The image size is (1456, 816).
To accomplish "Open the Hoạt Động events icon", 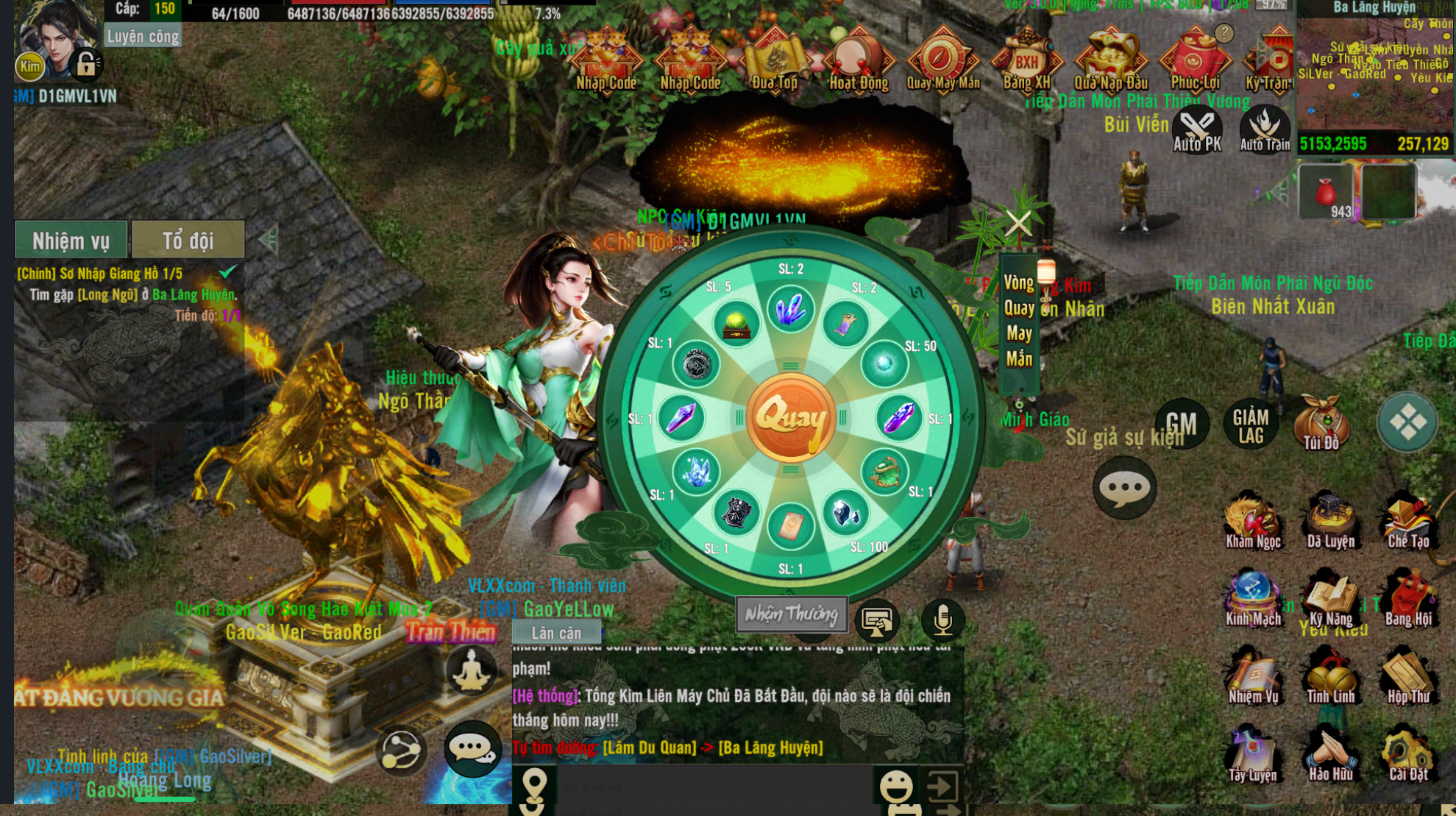I will tap(859, 60).
